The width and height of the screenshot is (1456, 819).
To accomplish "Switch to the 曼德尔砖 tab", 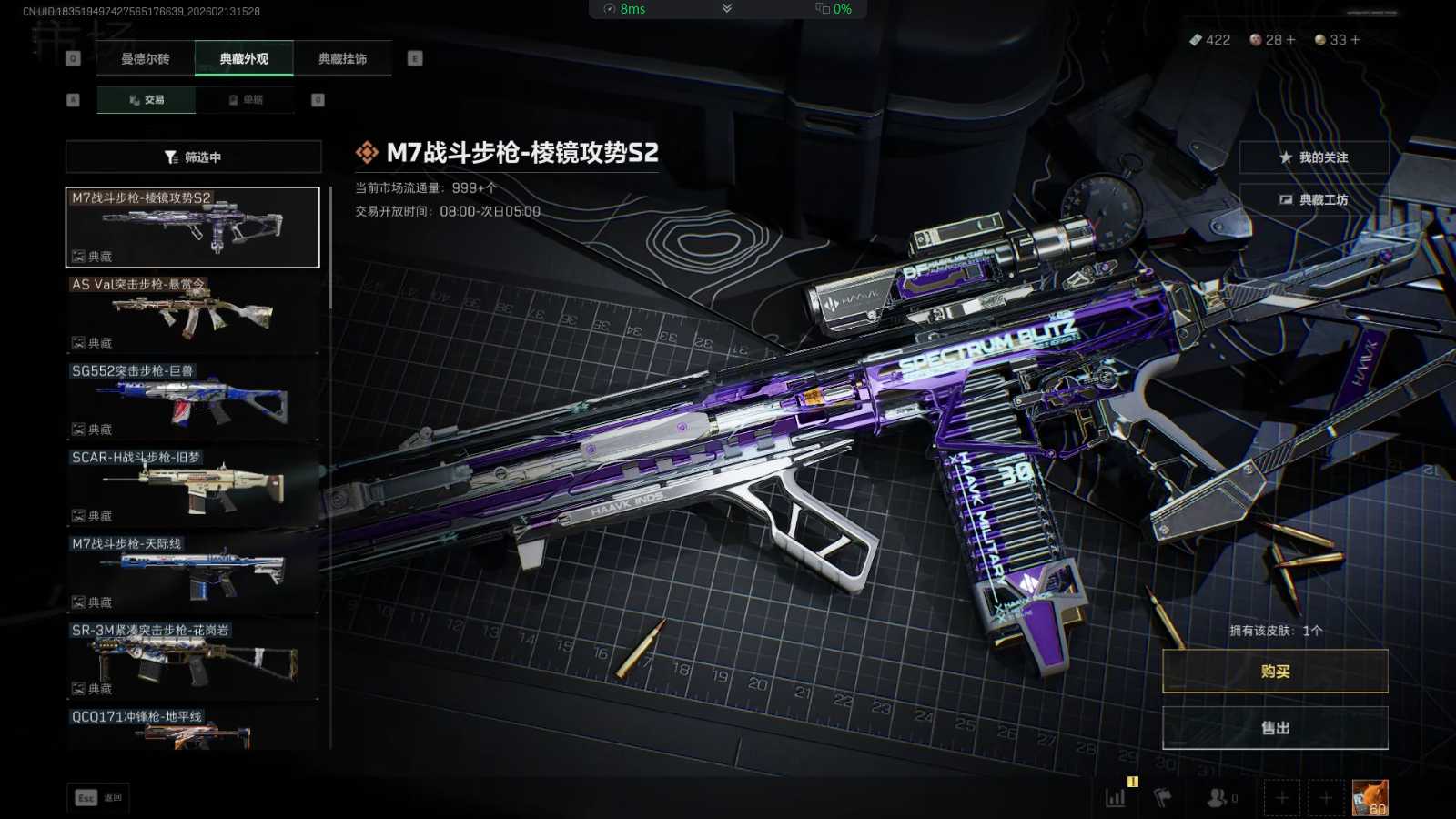I will (146, 59).
